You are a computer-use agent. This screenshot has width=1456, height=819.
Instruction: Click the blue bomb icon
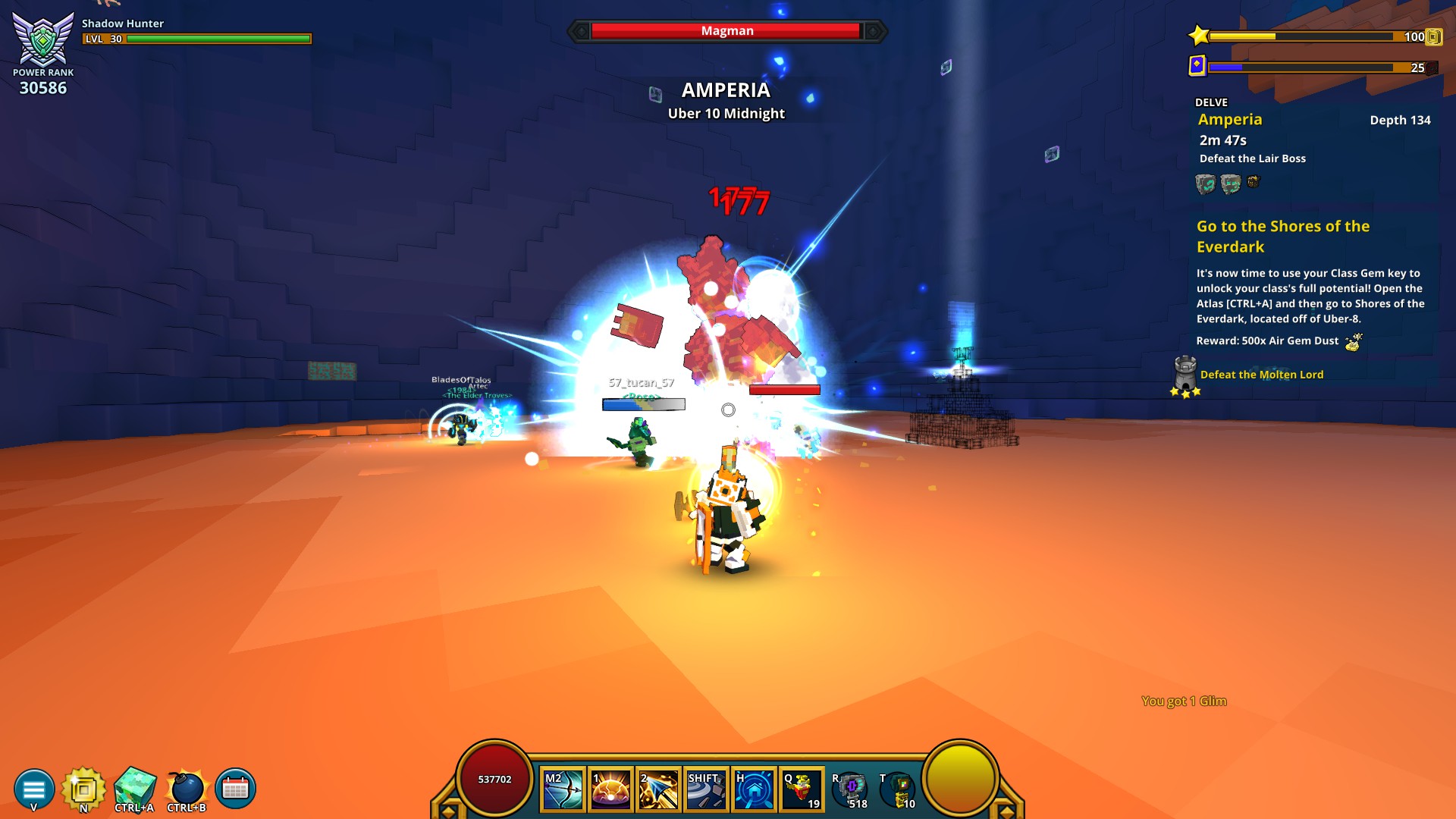pyautogui.click(x=187, y=789)
